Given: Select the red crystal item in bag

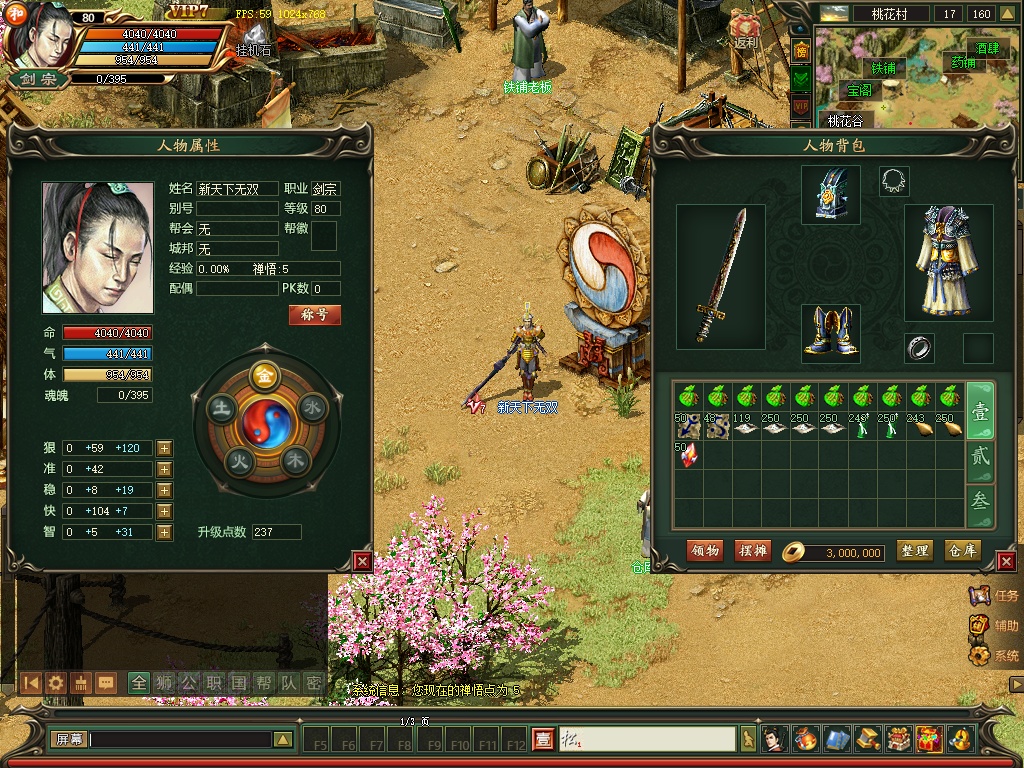Looking at the screenshot, I should coord(687,455).
